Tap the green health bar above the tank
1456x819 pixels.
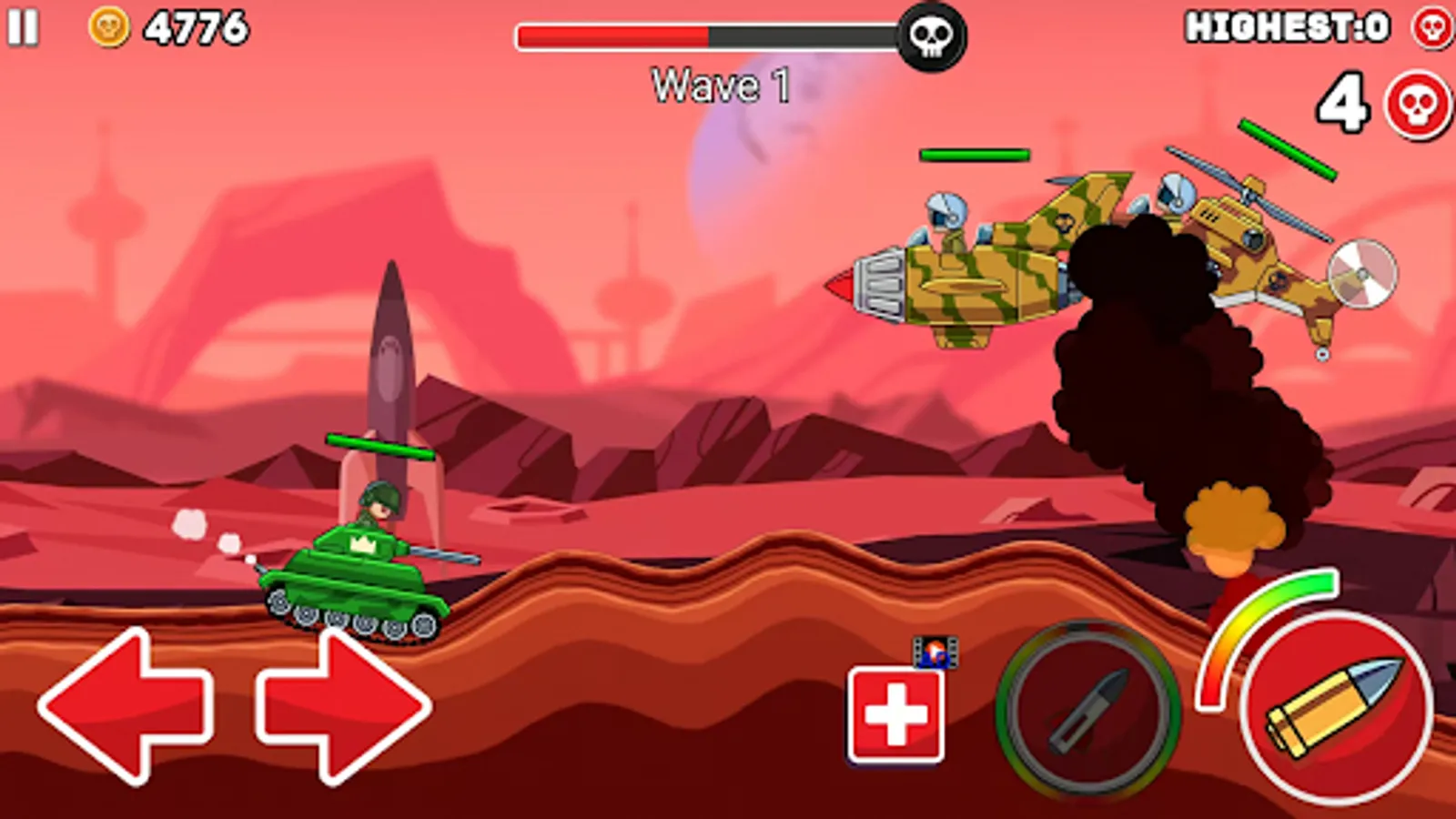pos(380,445)
